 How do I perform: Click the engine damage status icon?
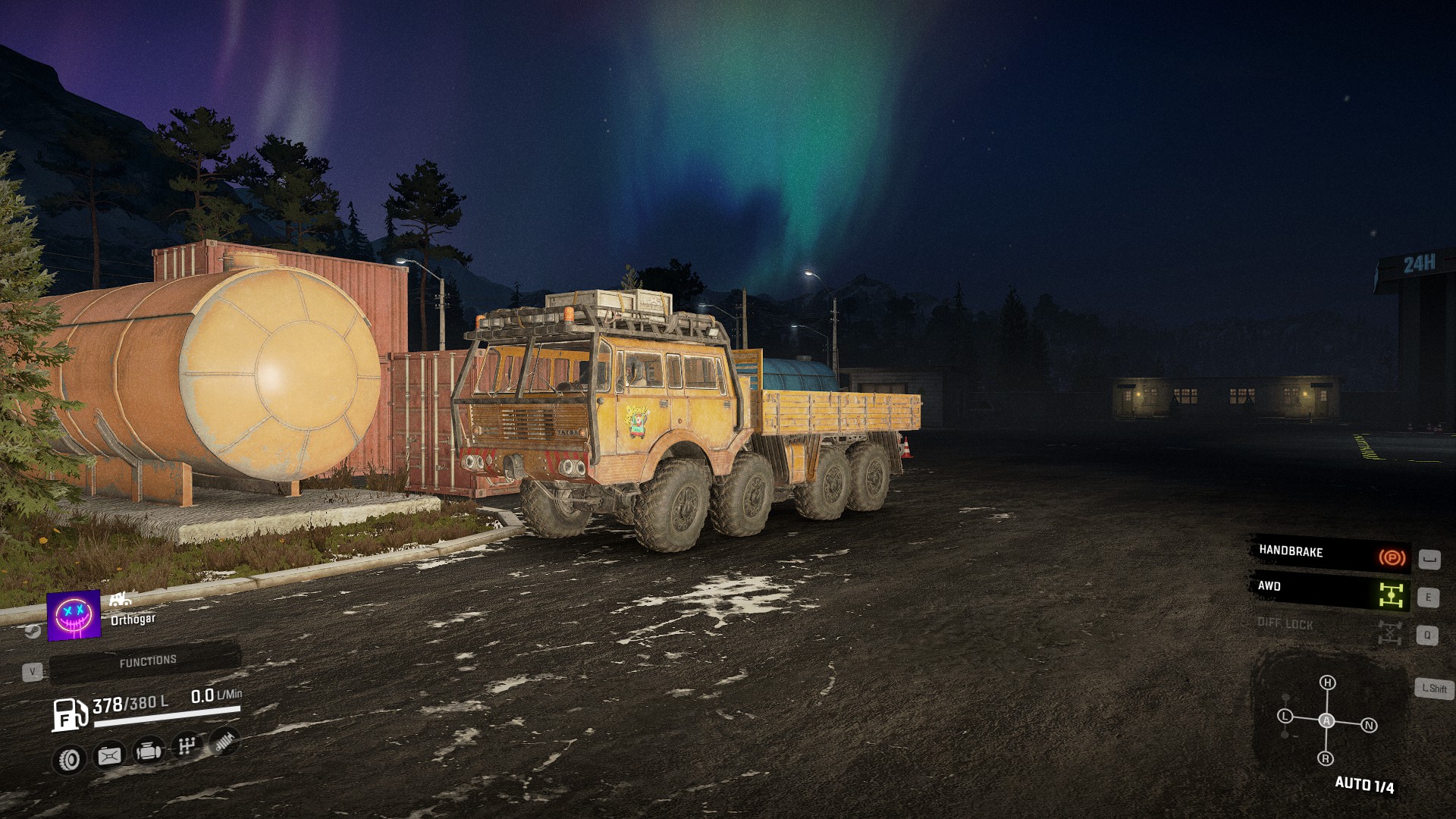(x=148, y=752)
